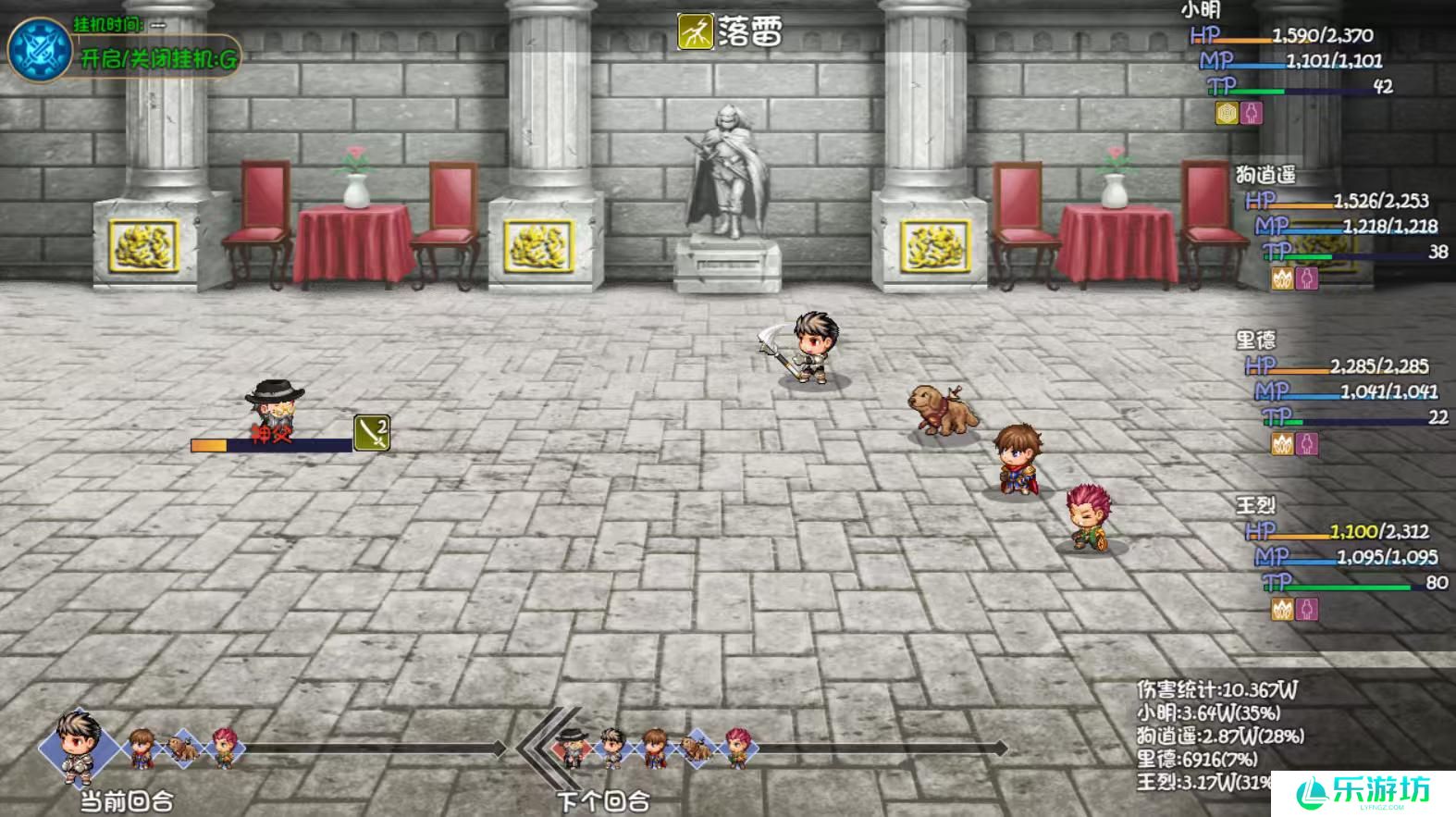This screenshot has width=1456, height=817.
Task: Click 神父's portrait in the next turn order
Action: coord(574,746)
